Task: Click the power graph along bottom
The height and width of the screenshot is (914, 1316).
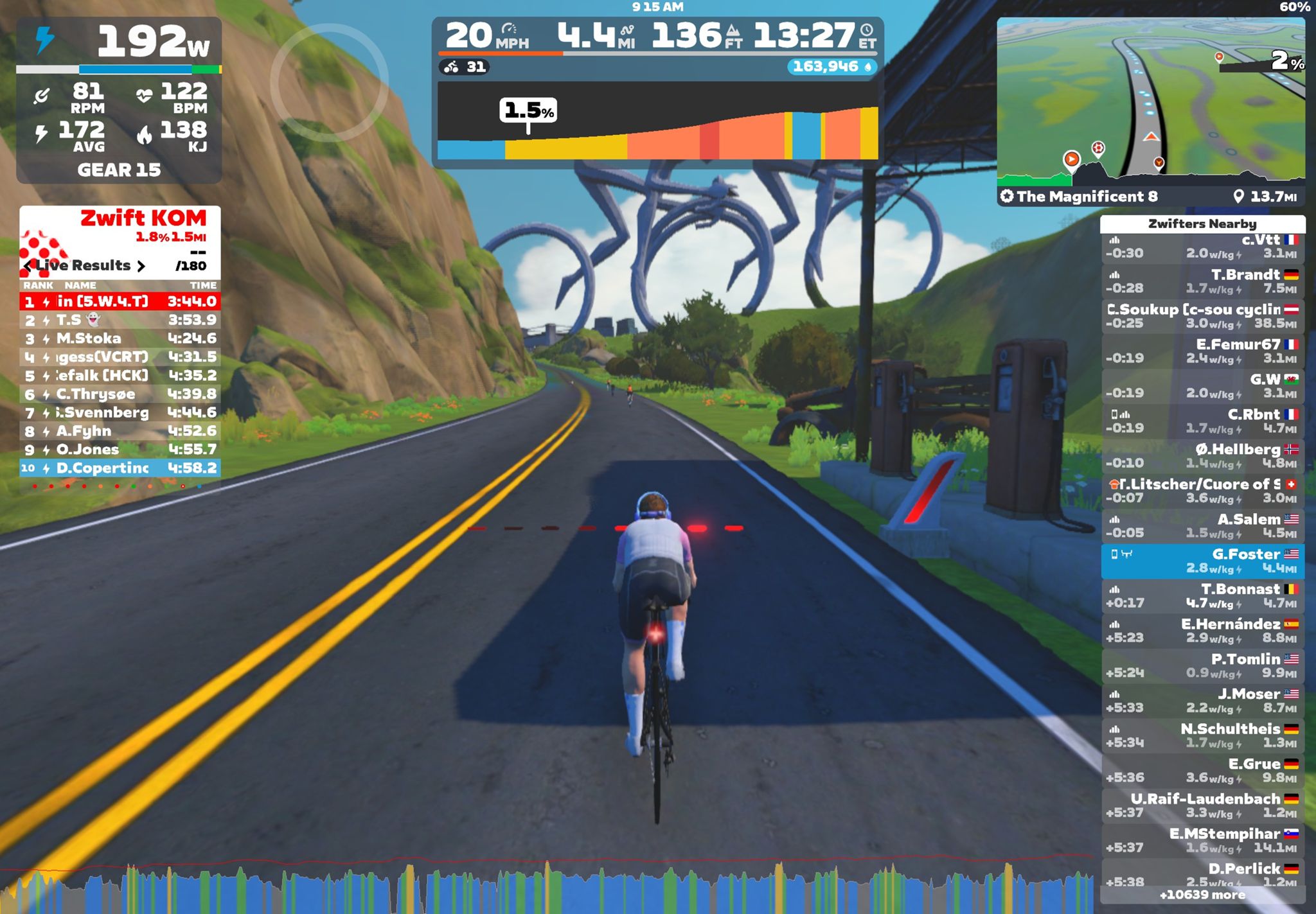Action: click(546, 890)
